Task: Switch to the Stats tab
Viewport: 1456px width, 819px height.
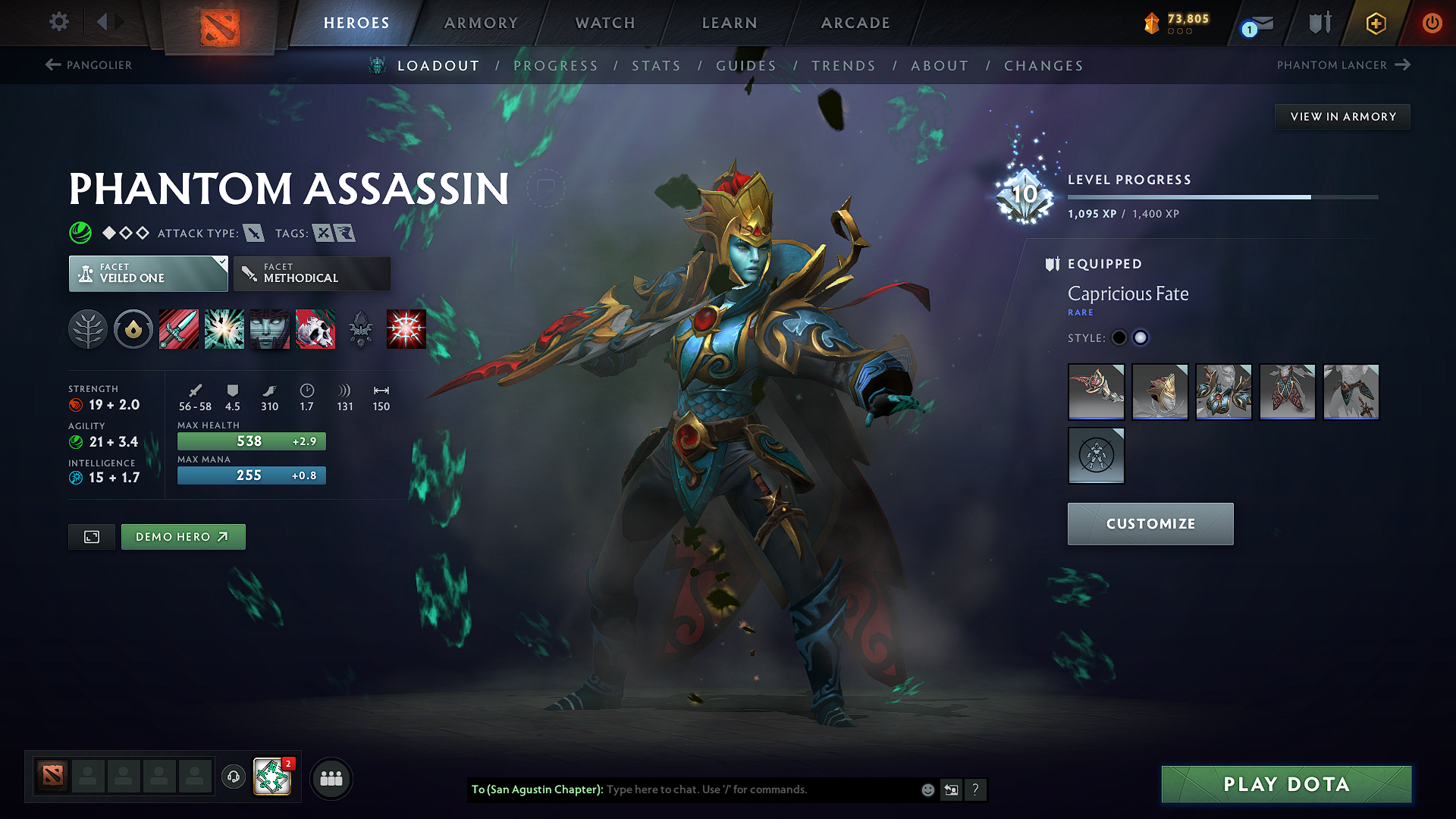Action: pos(657,65)
